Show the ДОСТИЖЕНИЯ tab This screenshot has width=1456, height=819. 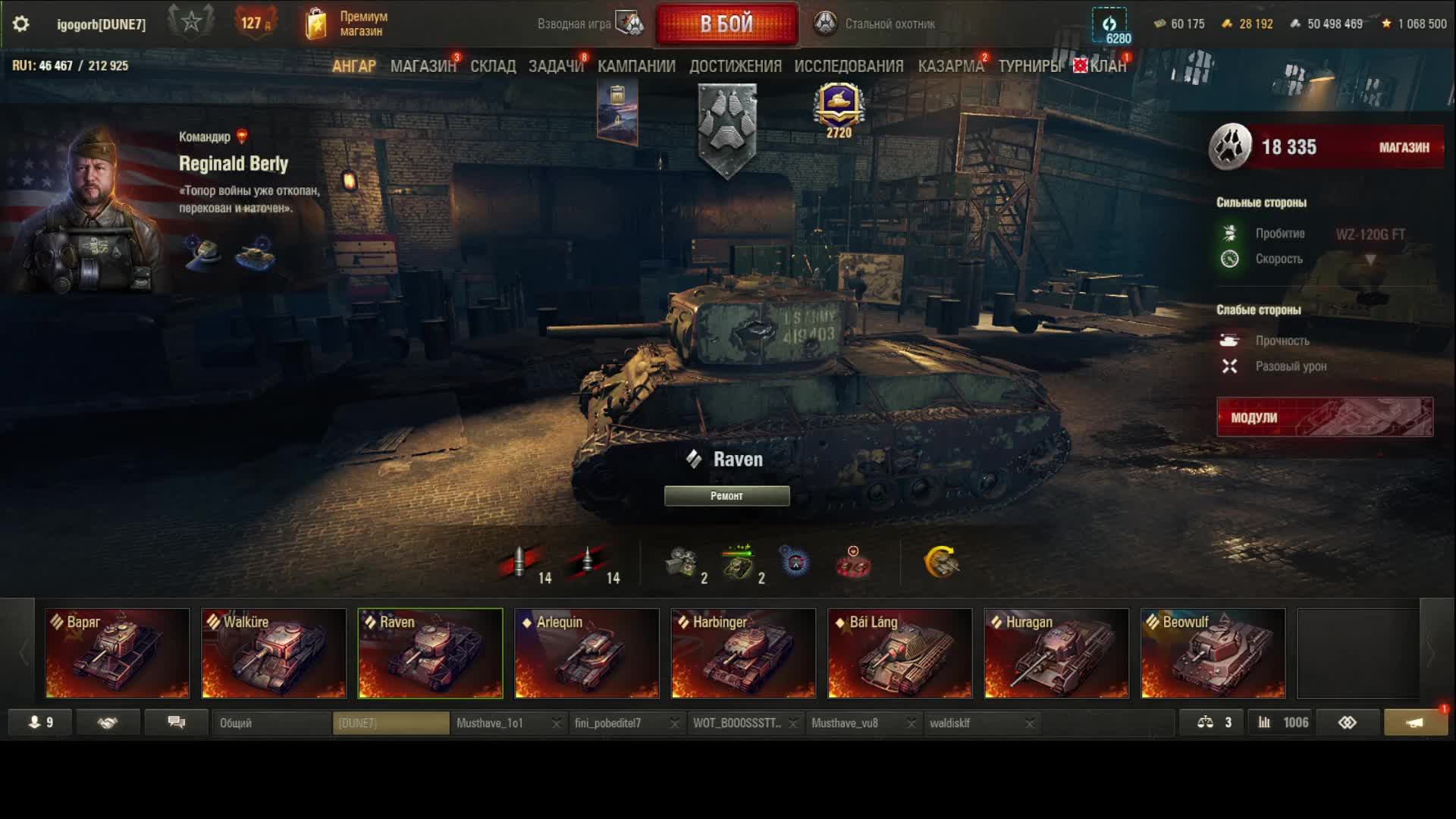pyautogui.click(x=735, y=67)
